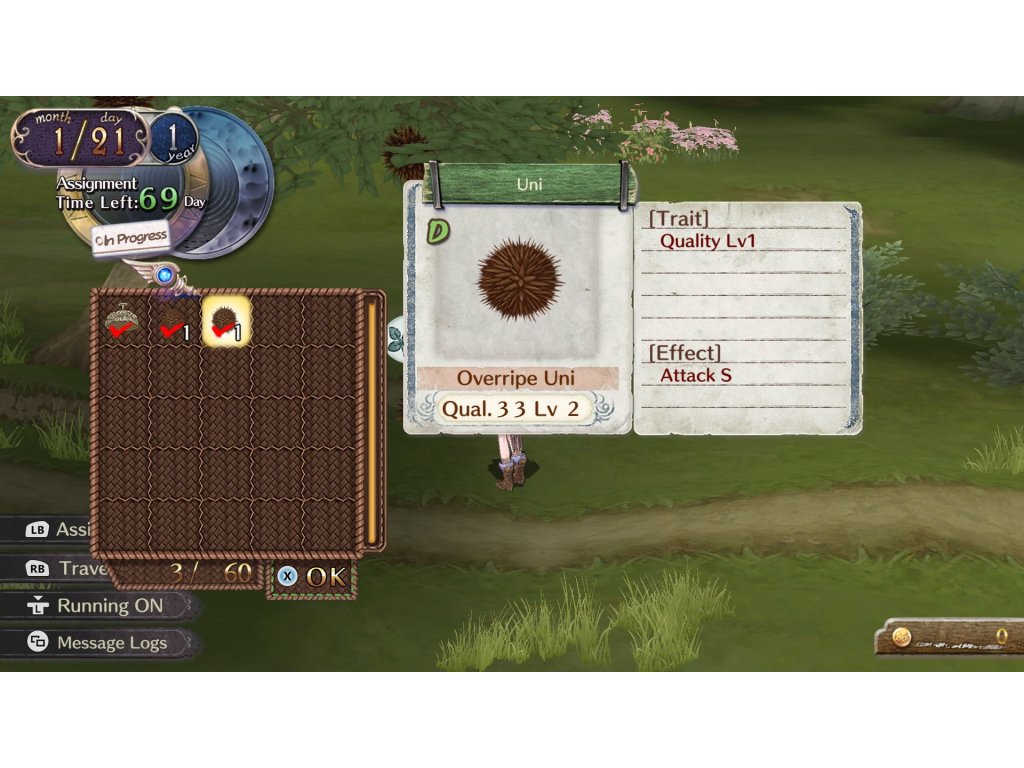
Task: Pick the white-capped item in the first basket slot
Action: point(123,322)
